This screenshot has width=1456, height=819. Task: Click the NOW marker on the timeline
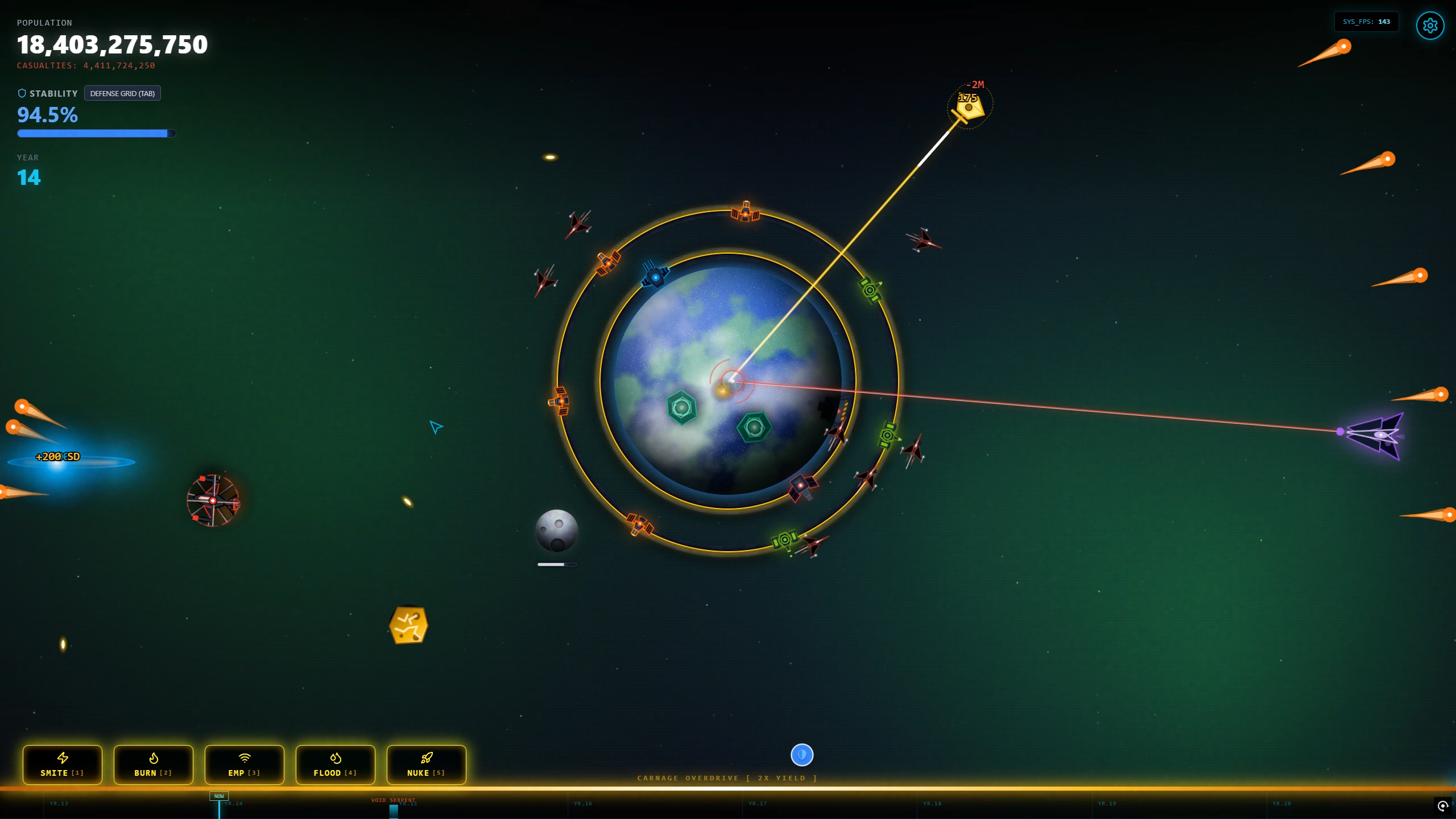click(218, 796)
